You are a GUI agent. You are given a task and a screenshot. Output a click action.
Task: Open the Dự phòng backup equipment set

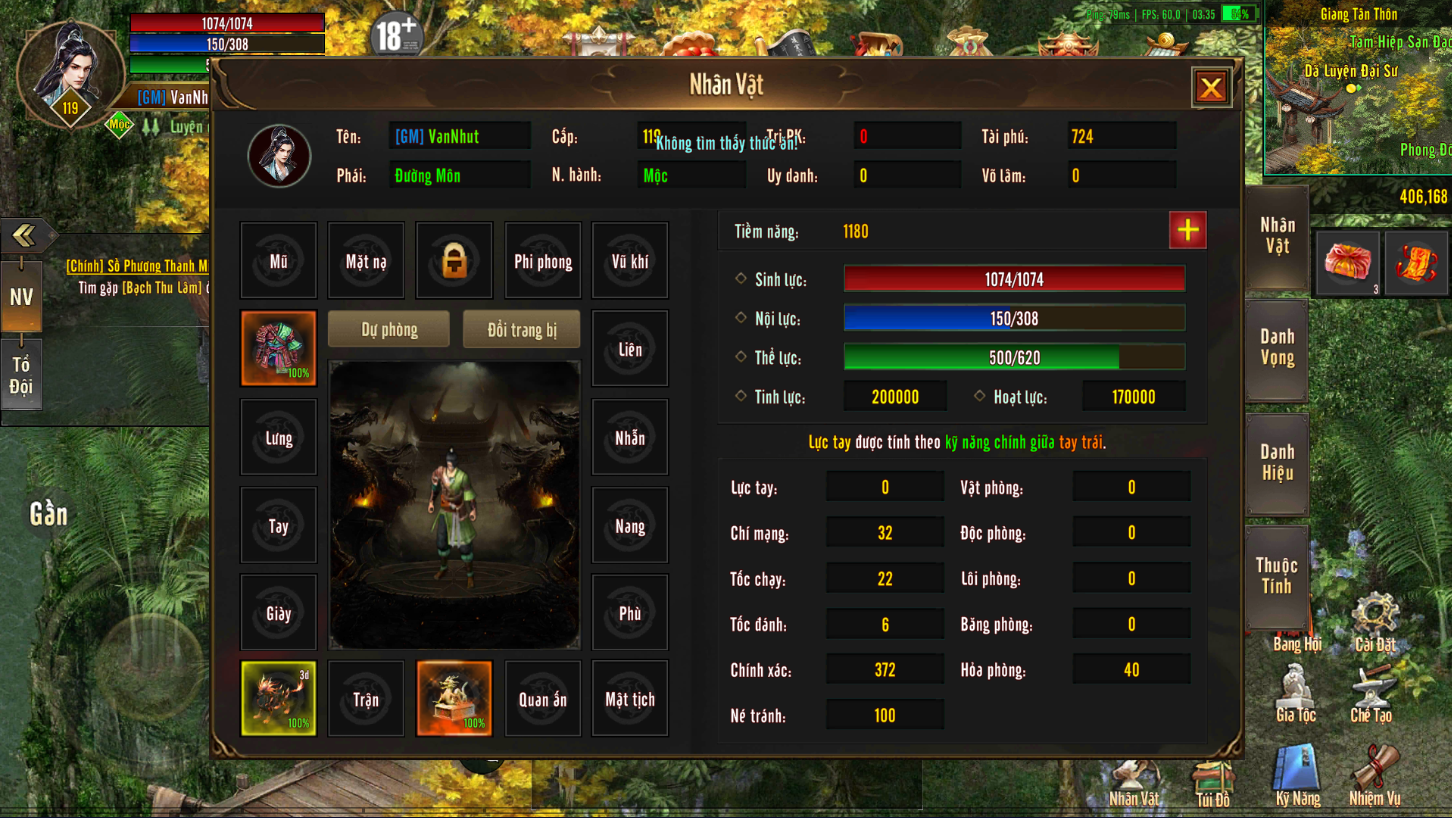(389, 330)
